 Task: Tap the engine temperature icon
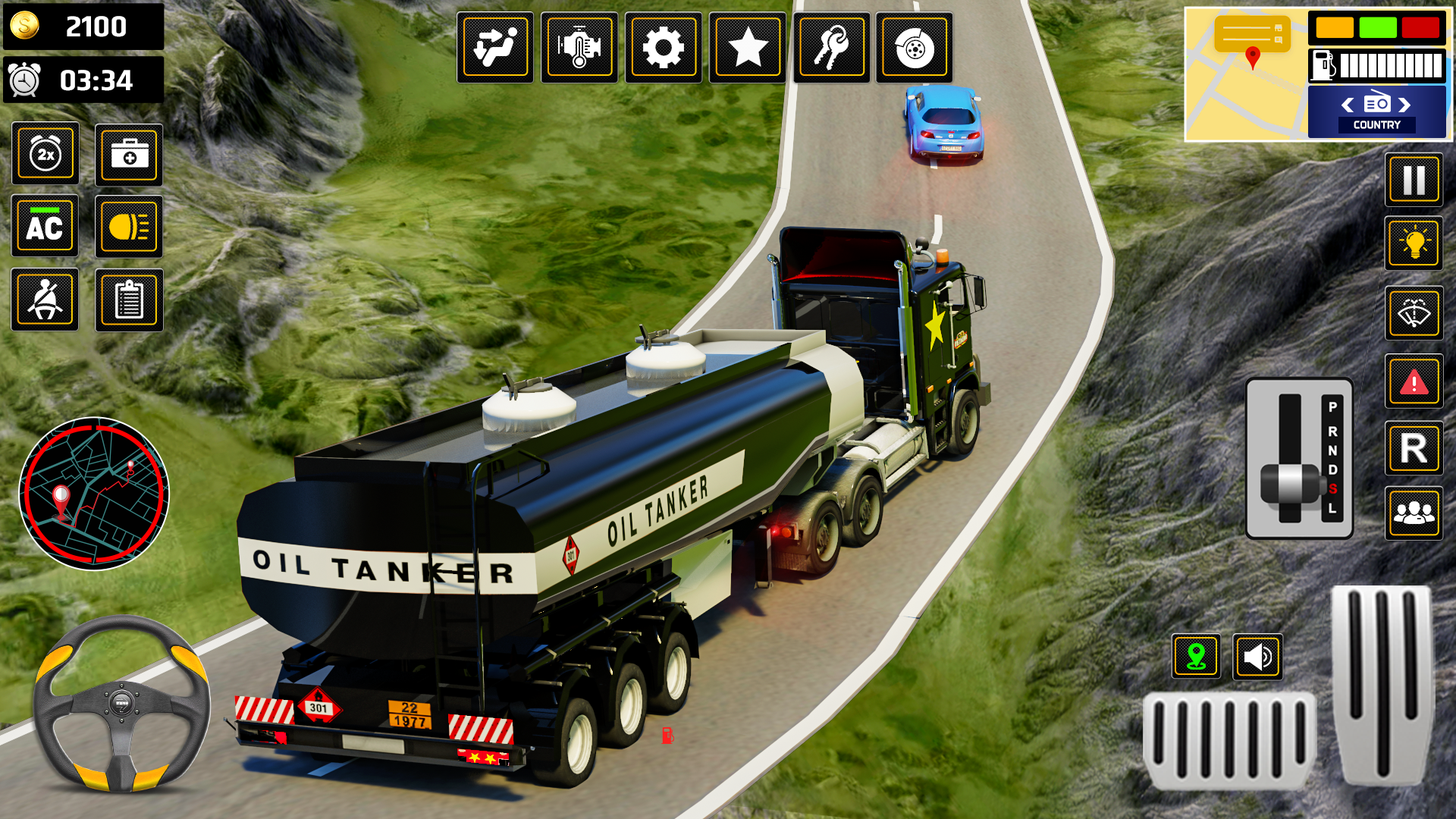click(579, 48)
